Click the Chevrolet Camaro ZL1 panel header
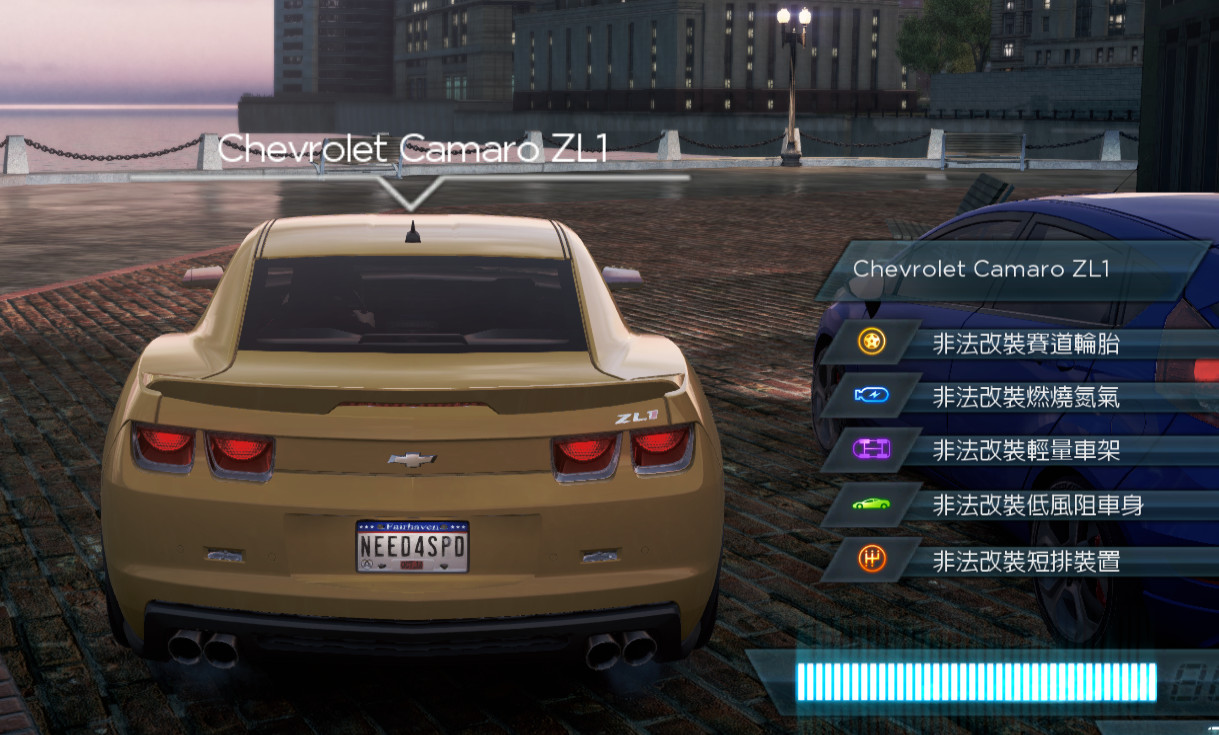Screen dimensions: 1219x735 coord(1010,269)
